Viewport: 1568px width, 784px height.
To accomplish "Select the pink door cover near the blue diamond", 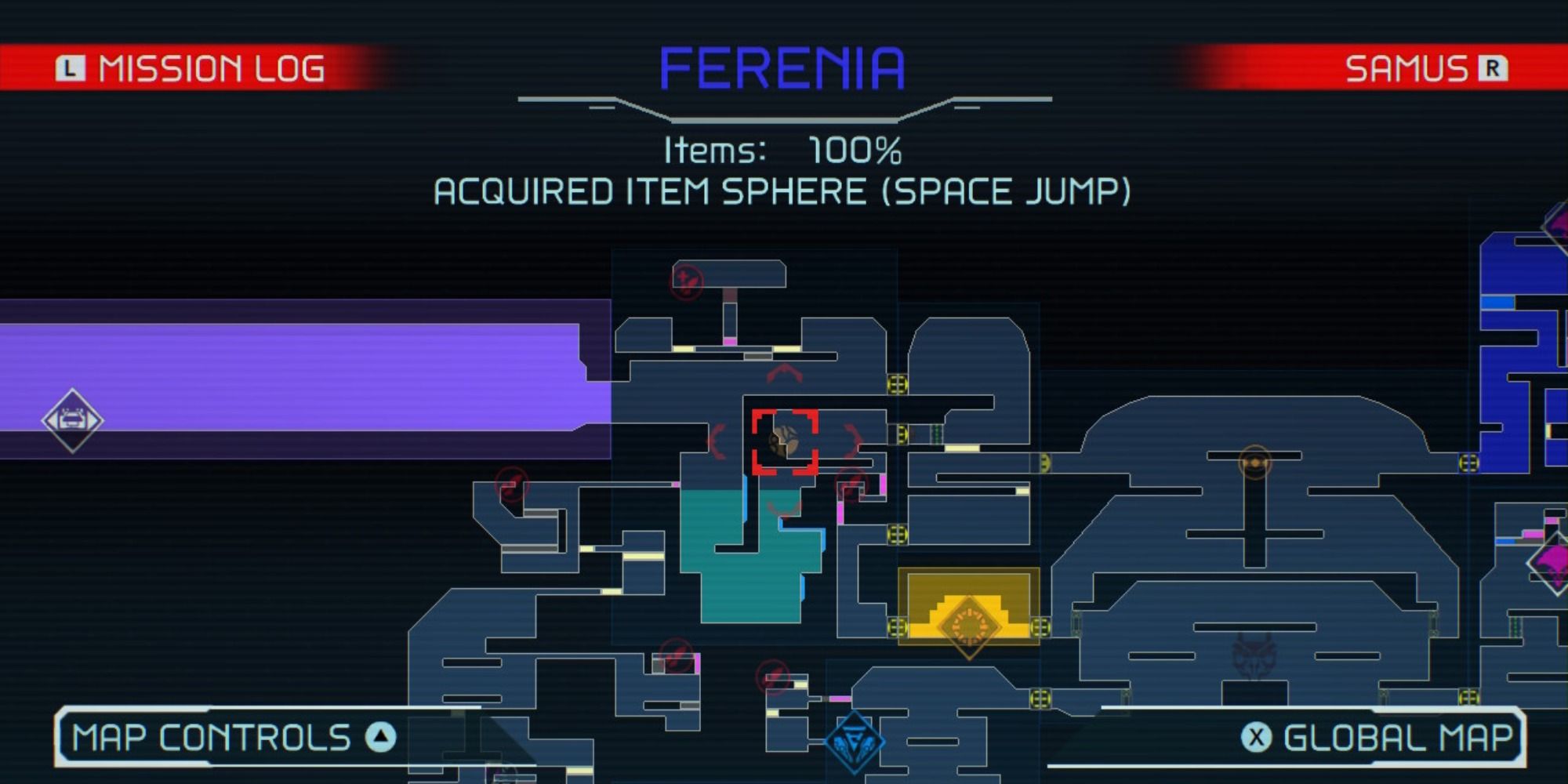I will 839,699.
